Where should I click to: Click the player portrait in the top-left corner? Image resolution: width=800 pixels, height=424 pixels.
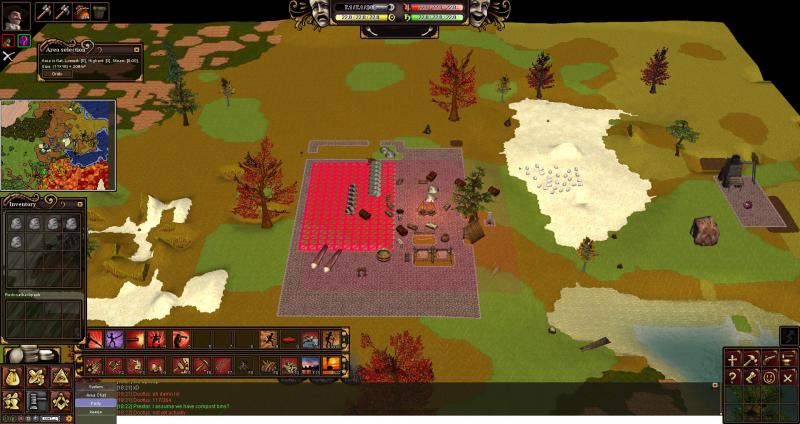[15, 13]
